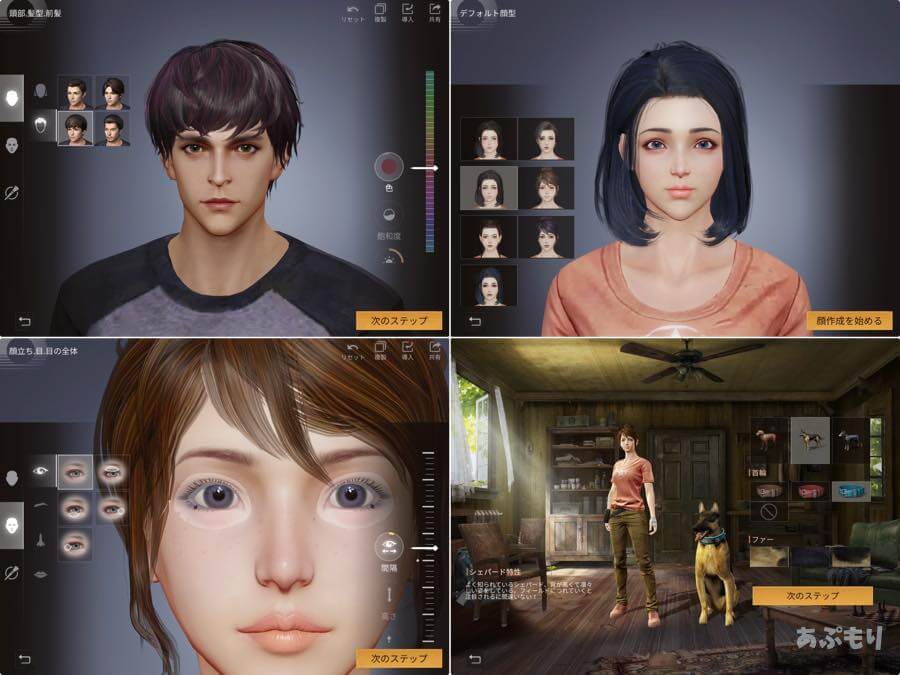Choose the 間隔 eye spacing control
The image size is (900, 675).
click(x=389, y=546)
